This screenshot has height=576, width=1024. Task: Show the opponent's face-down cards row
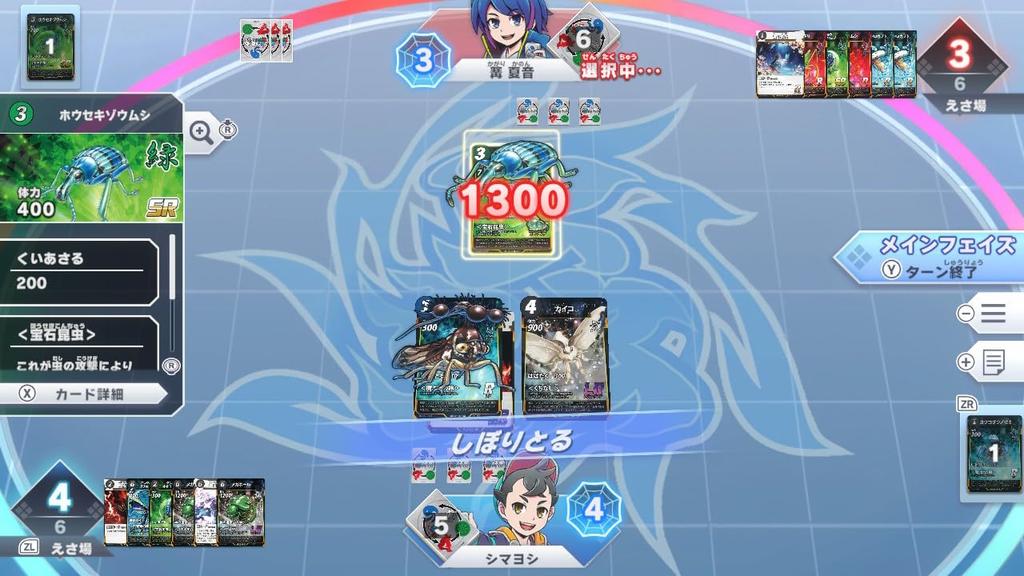click(x=266, y=40)
